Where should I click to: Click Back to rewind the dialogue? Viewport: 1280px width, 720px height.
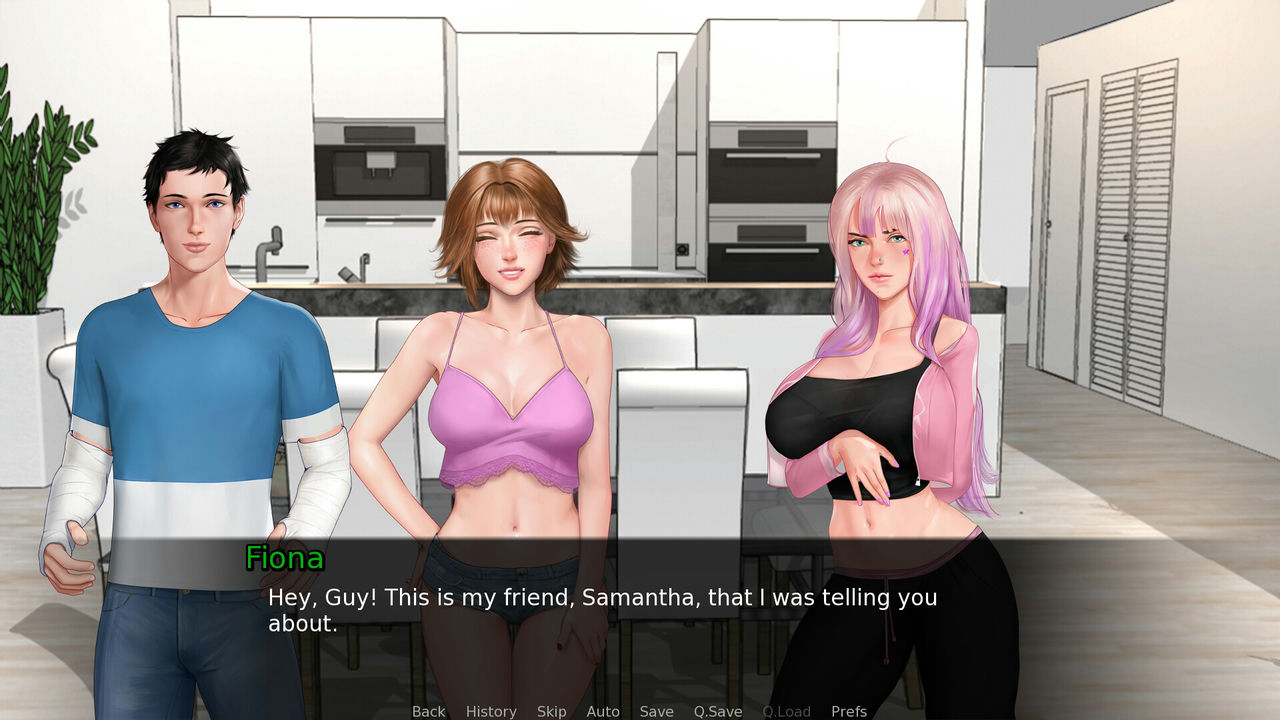click(x=428, y=711)
